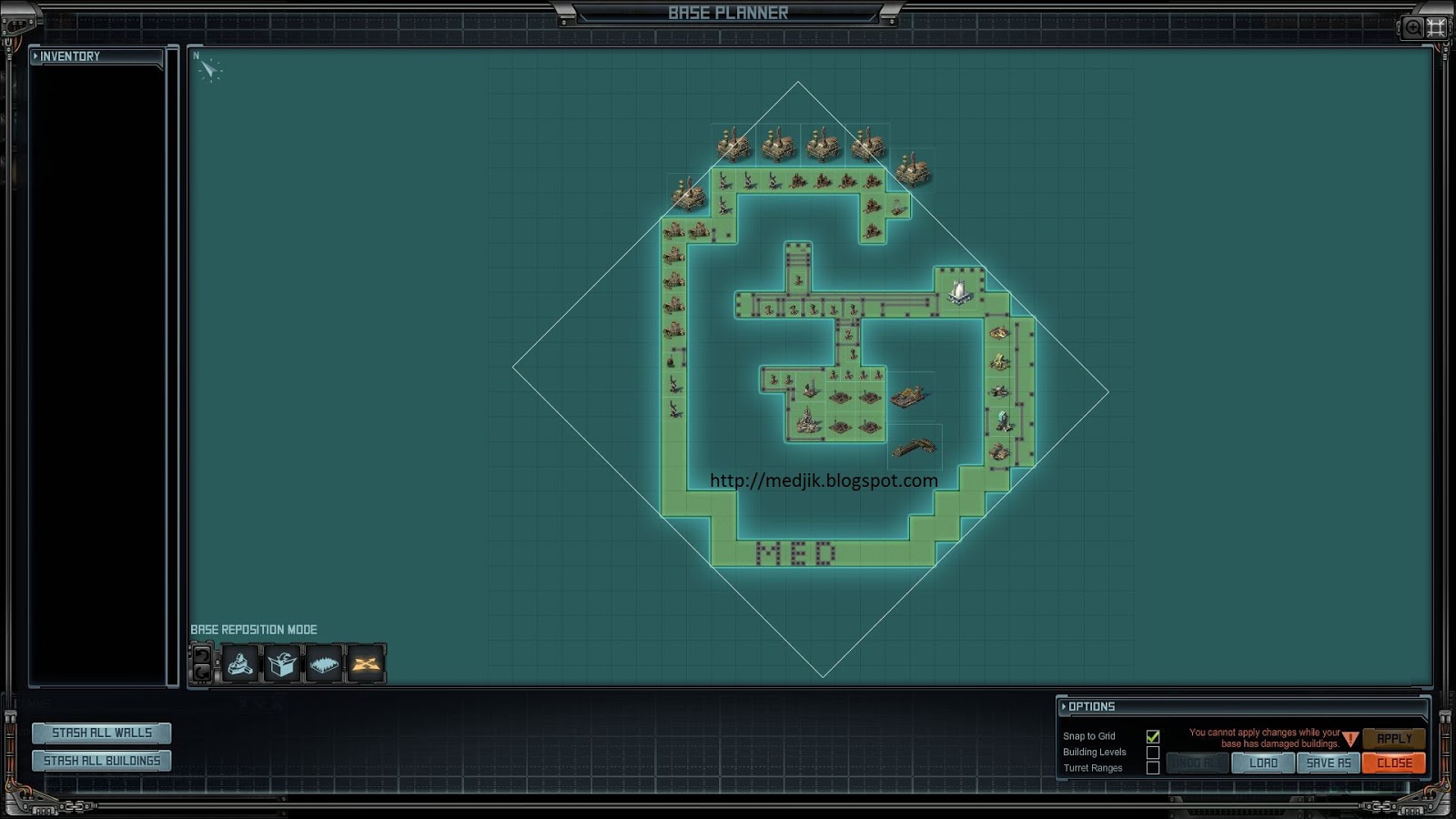Open the stash building box tool

click(x=282, y=662)
